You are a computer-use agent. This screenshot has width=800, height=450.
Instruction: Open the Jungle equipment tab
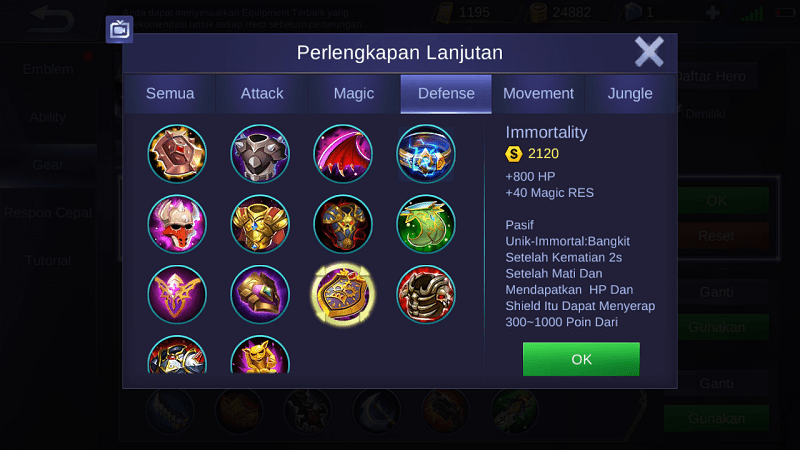(630, 94)
